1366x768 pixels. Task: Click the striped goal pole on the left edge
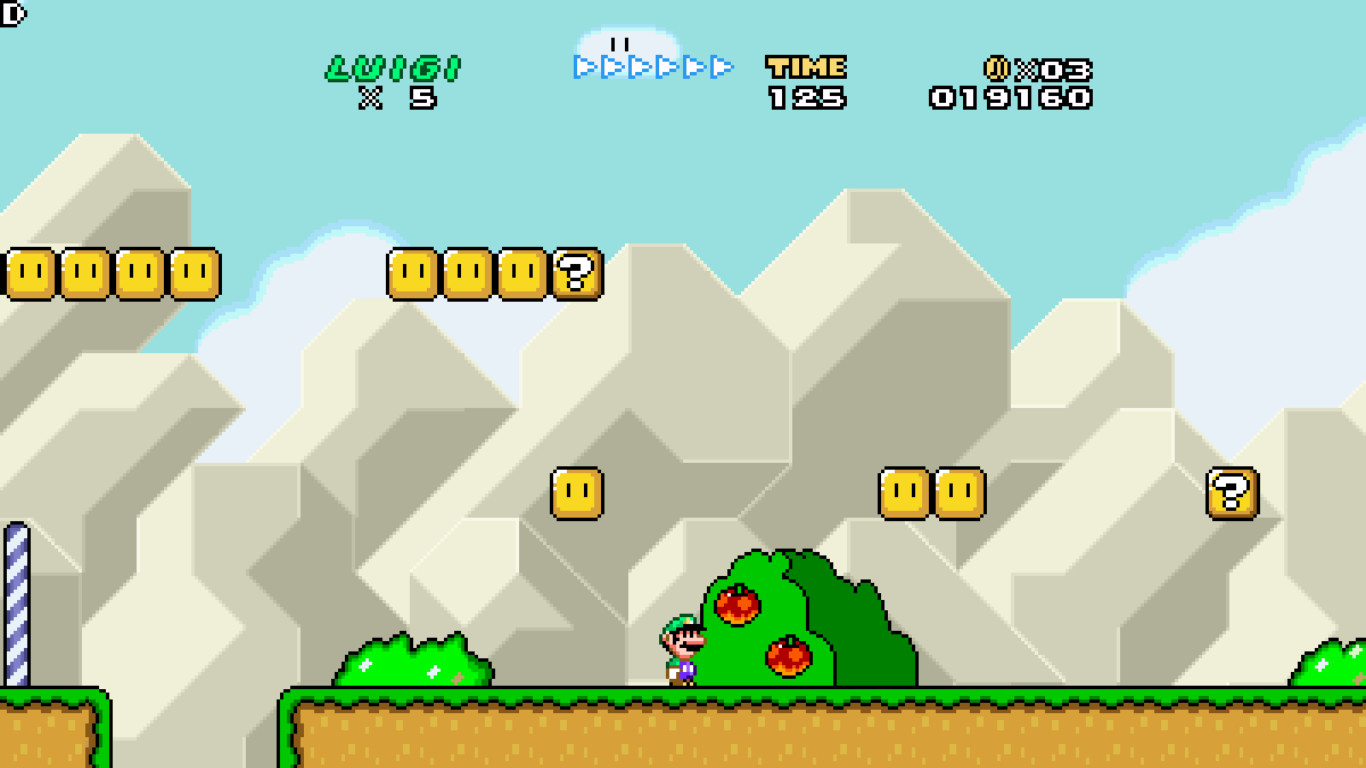(x=18, y=600)
